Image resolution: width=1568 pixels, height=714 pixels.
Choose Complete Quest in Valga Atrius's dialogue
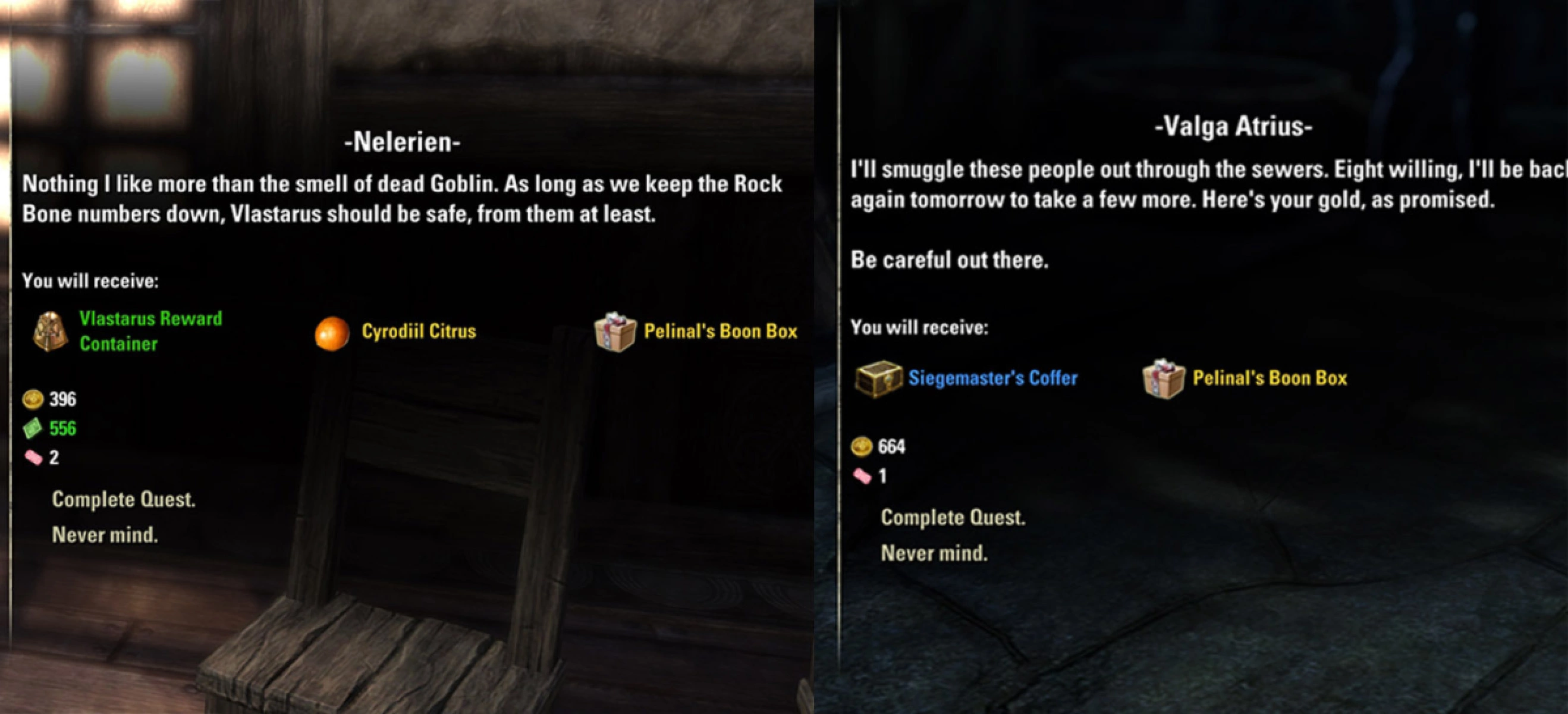953,518
